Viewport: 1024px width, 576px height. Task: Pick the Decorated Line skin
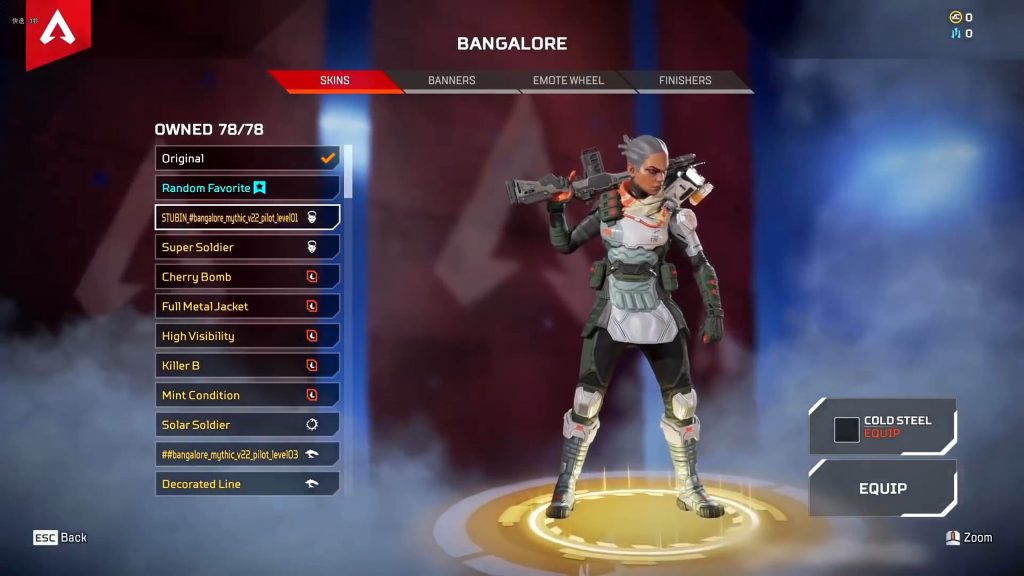247,484
